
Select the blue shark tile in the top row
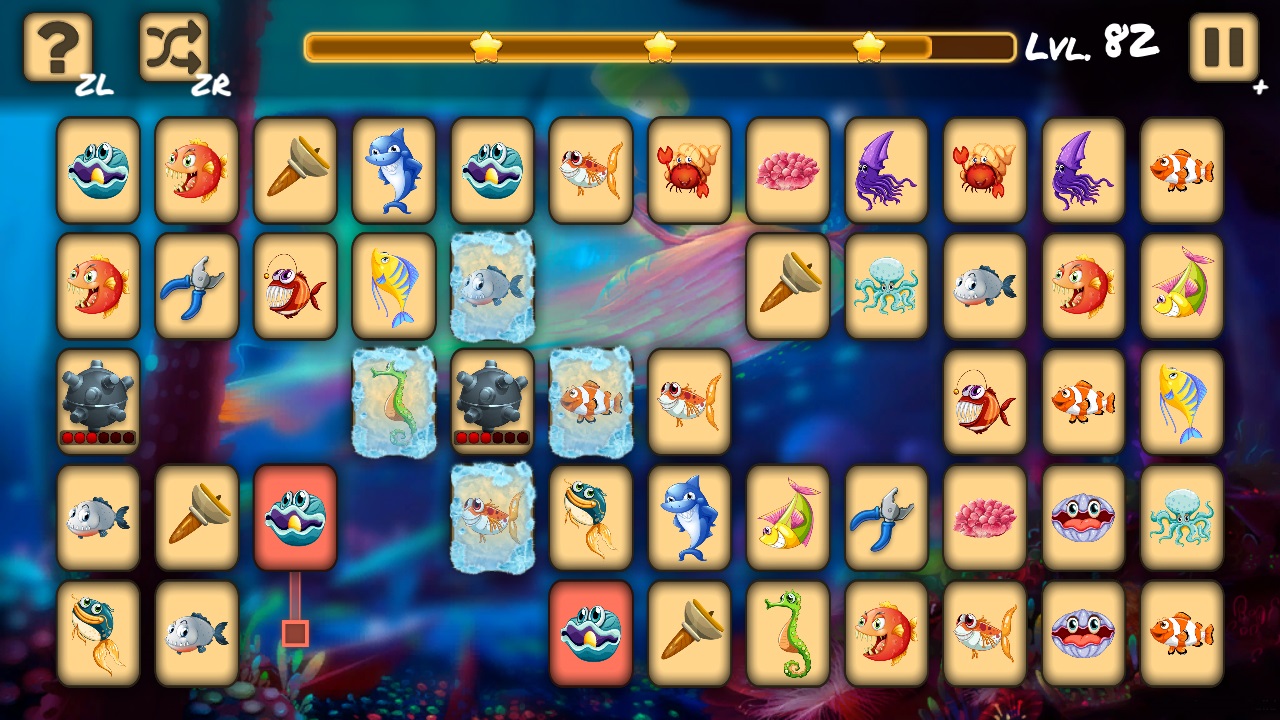[x=393, y=168]
